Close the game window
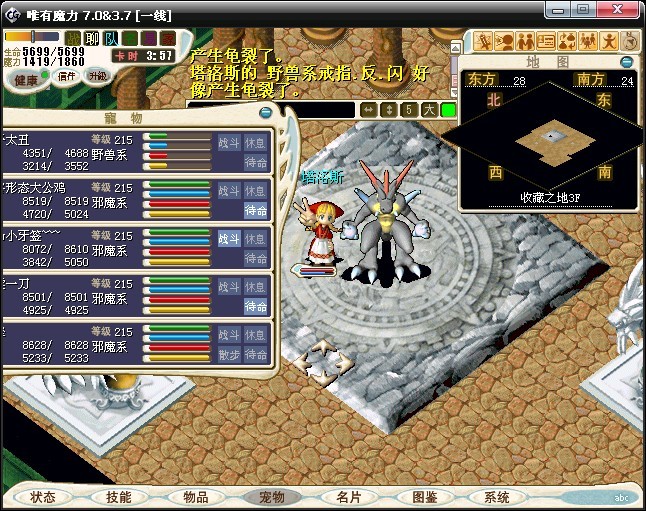The width and height of the screenshot is (646, 511). (x=629, y=11)
